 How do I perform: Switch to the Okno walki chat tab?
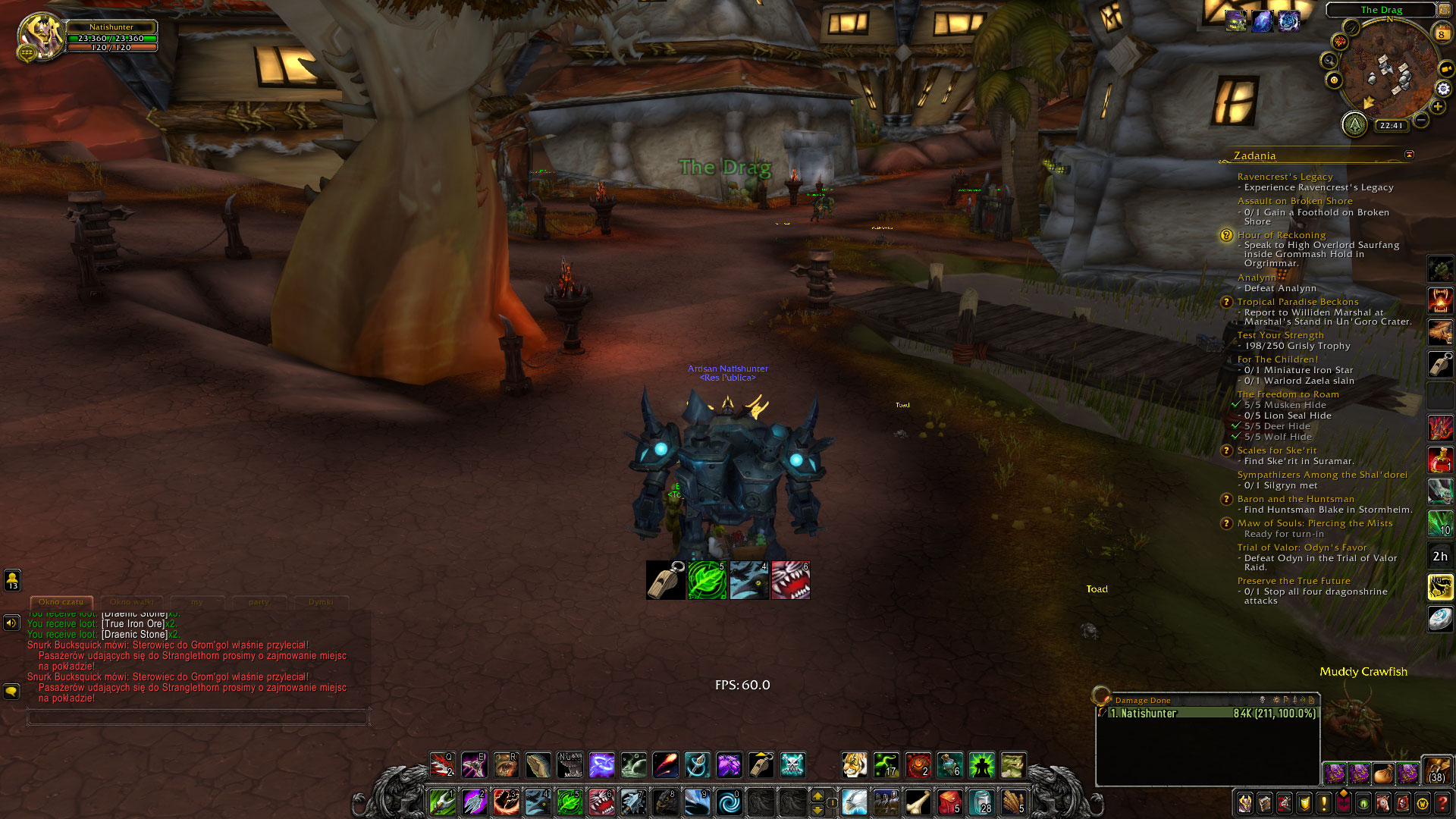(130, 601)
